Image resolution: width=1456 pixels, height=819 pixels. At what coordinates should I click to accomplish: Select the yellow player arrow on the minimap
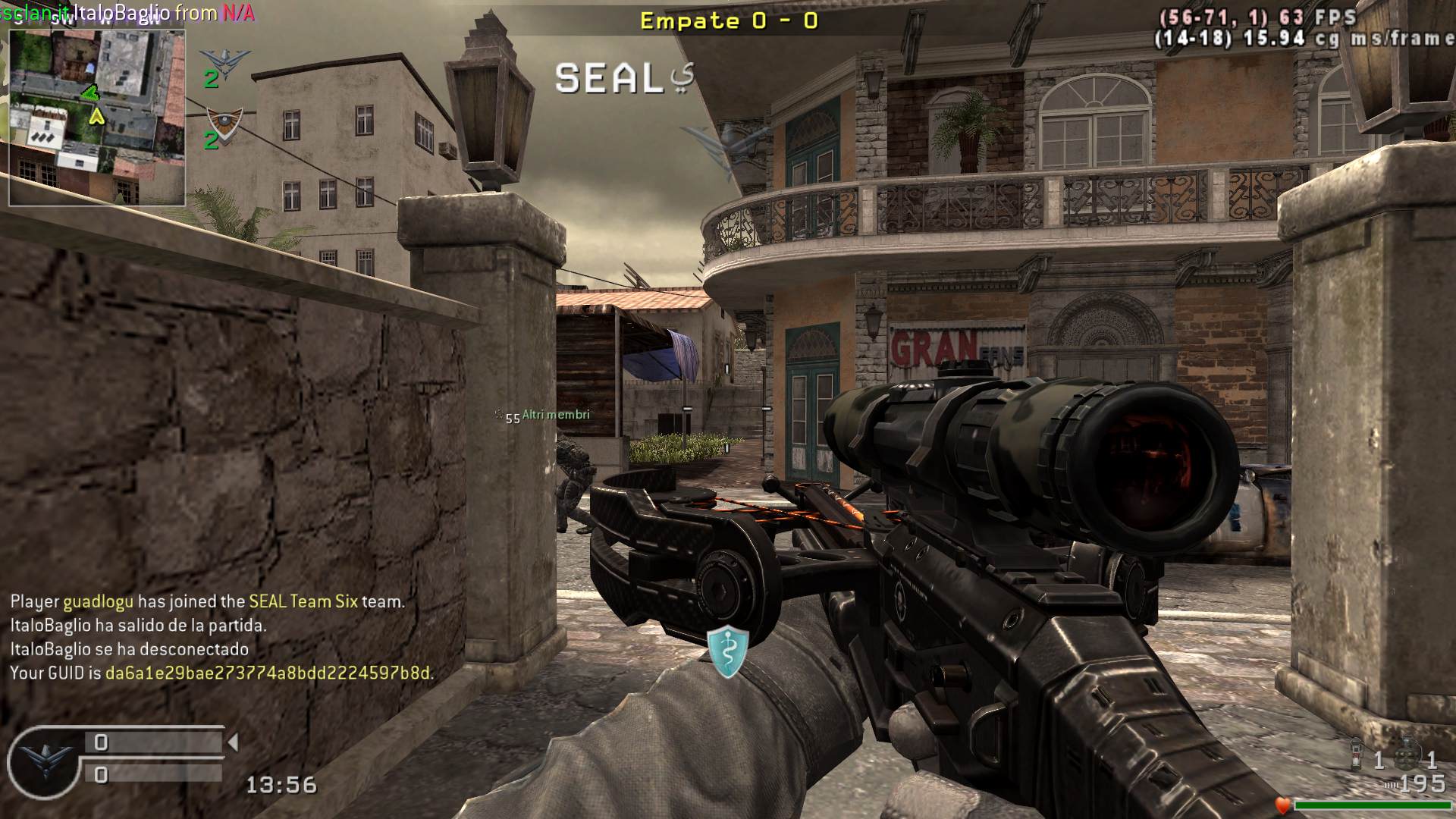96,117
